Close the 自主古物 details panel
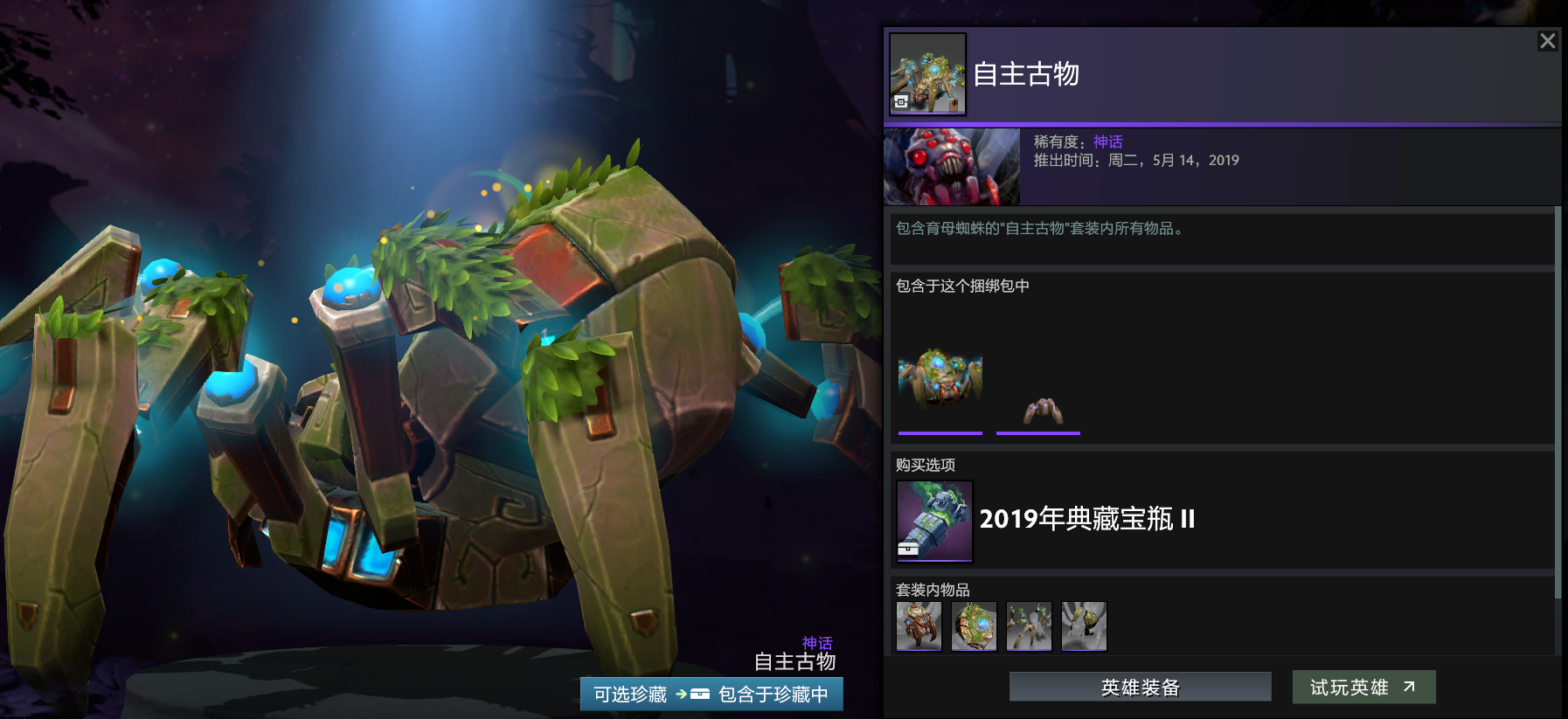Screen dimensions: 1568x719 click(1548, 40)
